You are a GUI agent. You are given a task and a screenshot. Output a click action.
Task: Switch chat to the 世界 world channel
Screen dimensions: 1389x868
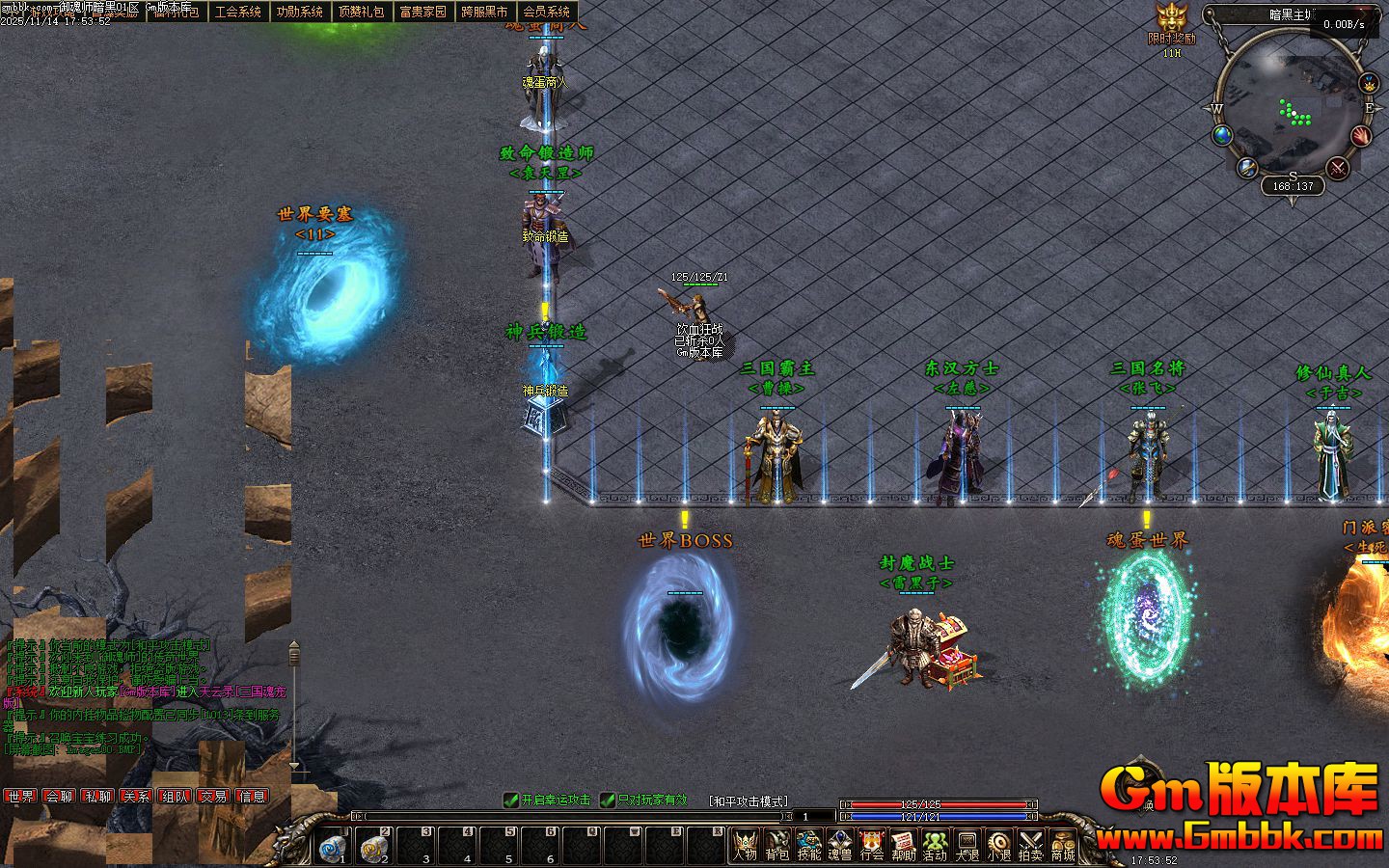[20, 797]
